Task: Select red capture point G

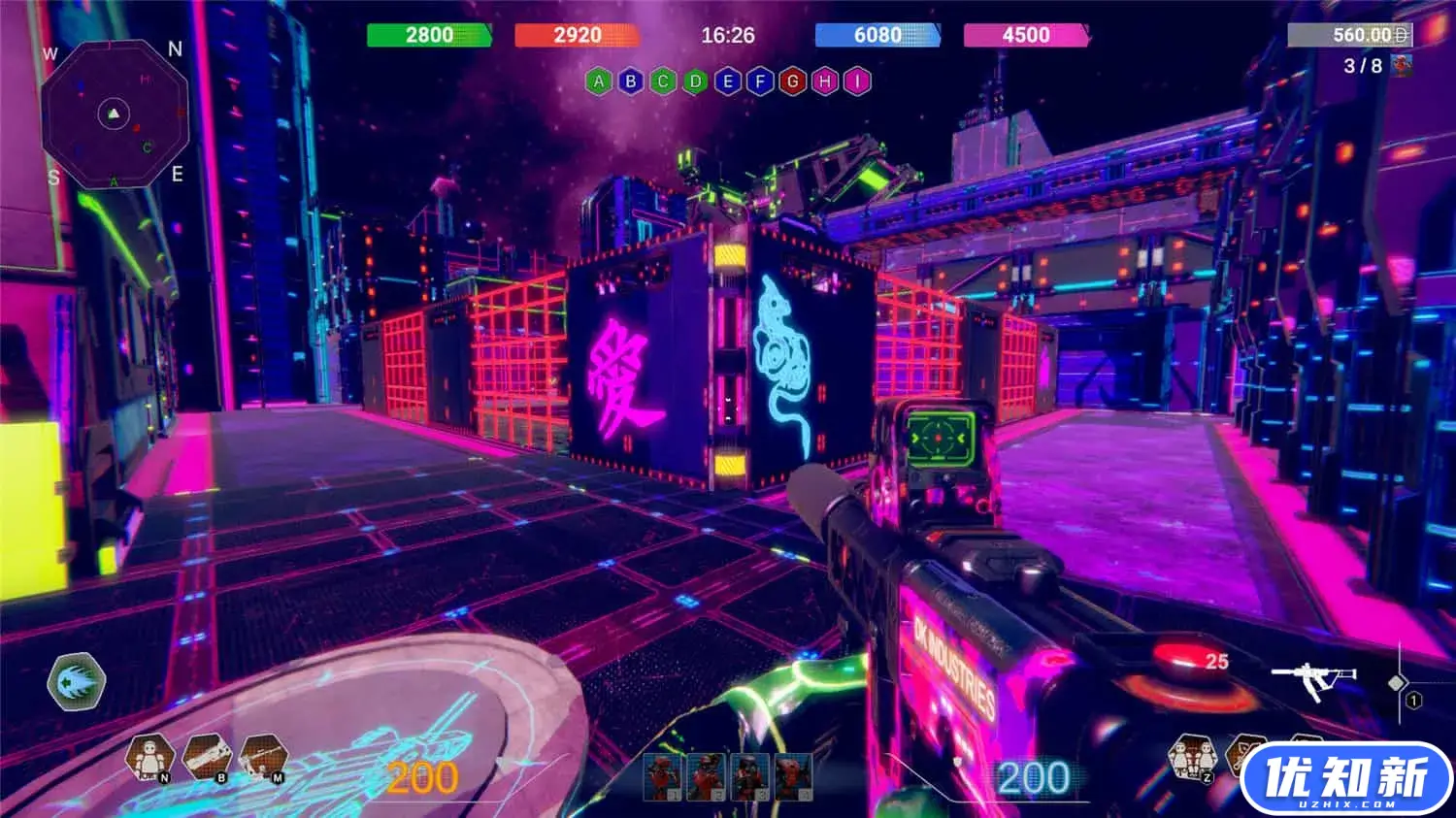Action: pos(792,82)
